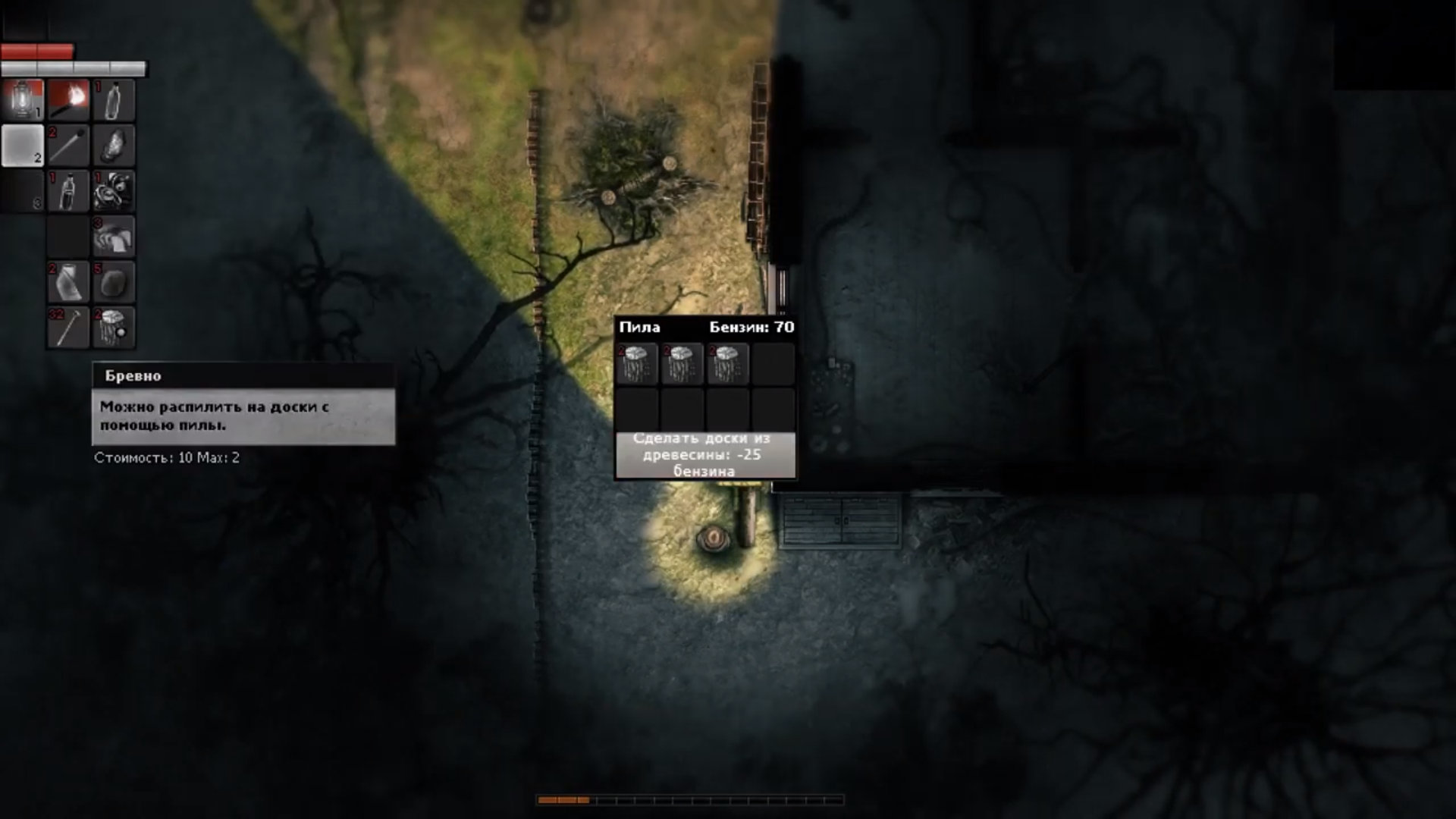Click the highlighted white hotbar slot numbered 2

tap(23, 146)
